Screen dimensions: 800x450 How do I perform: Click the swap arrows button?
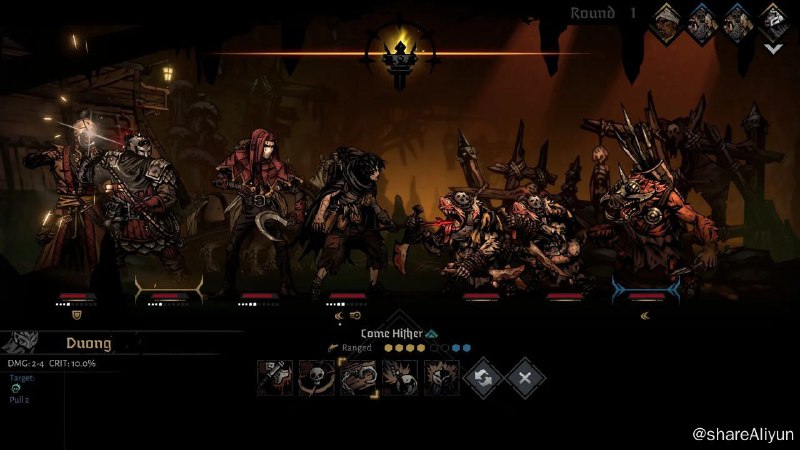[484, 378]
